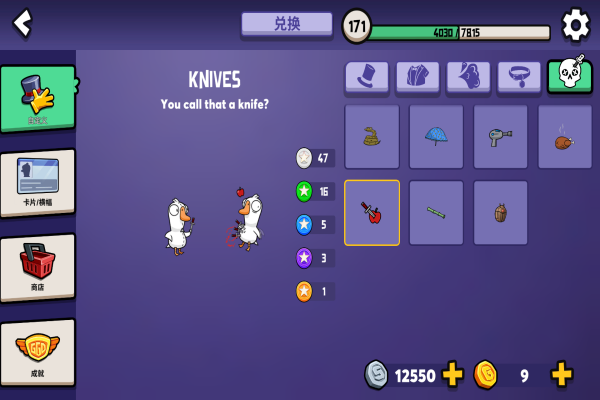Open the 商店 shop with red basket
Image resolution: width=600 pixels, height=400 pixels.
click(38, 267)
